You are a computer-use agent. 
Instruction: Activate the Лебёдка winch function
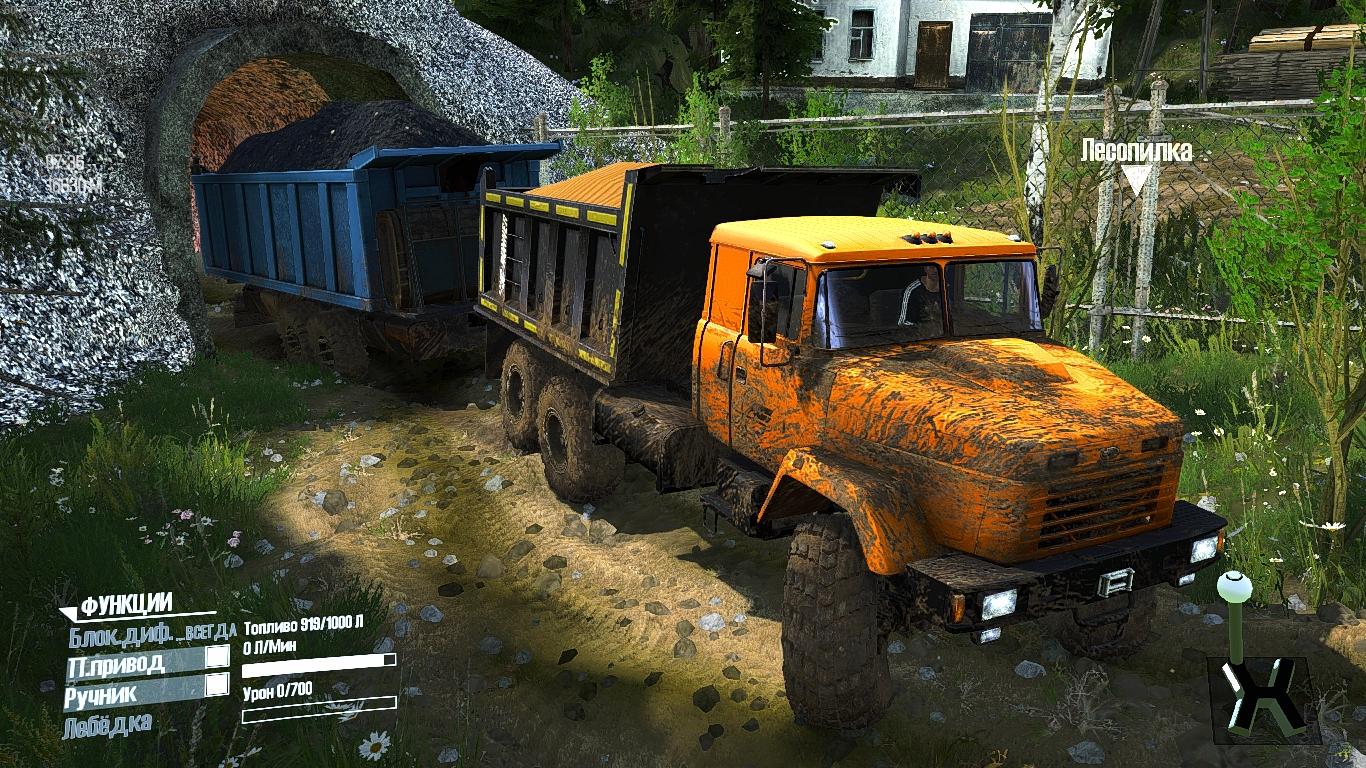108,724
